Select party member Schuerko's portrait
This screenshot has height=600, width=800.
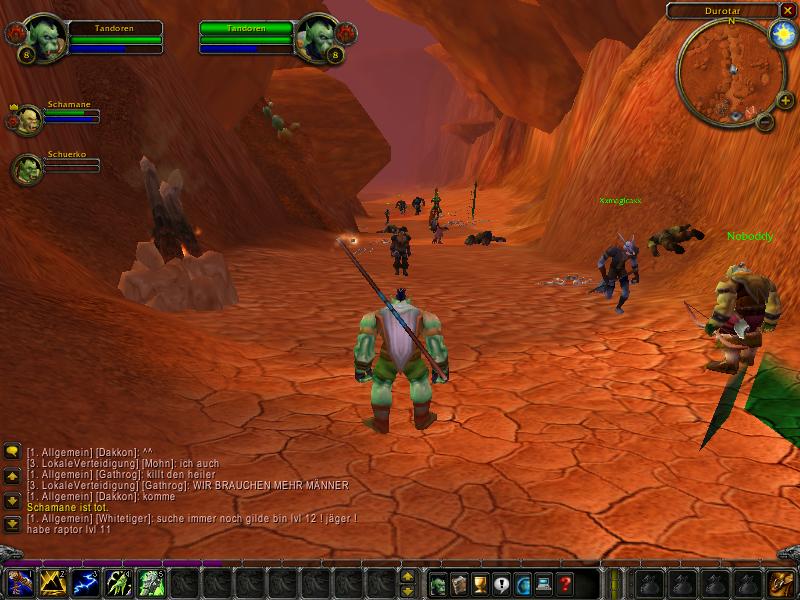26,170
